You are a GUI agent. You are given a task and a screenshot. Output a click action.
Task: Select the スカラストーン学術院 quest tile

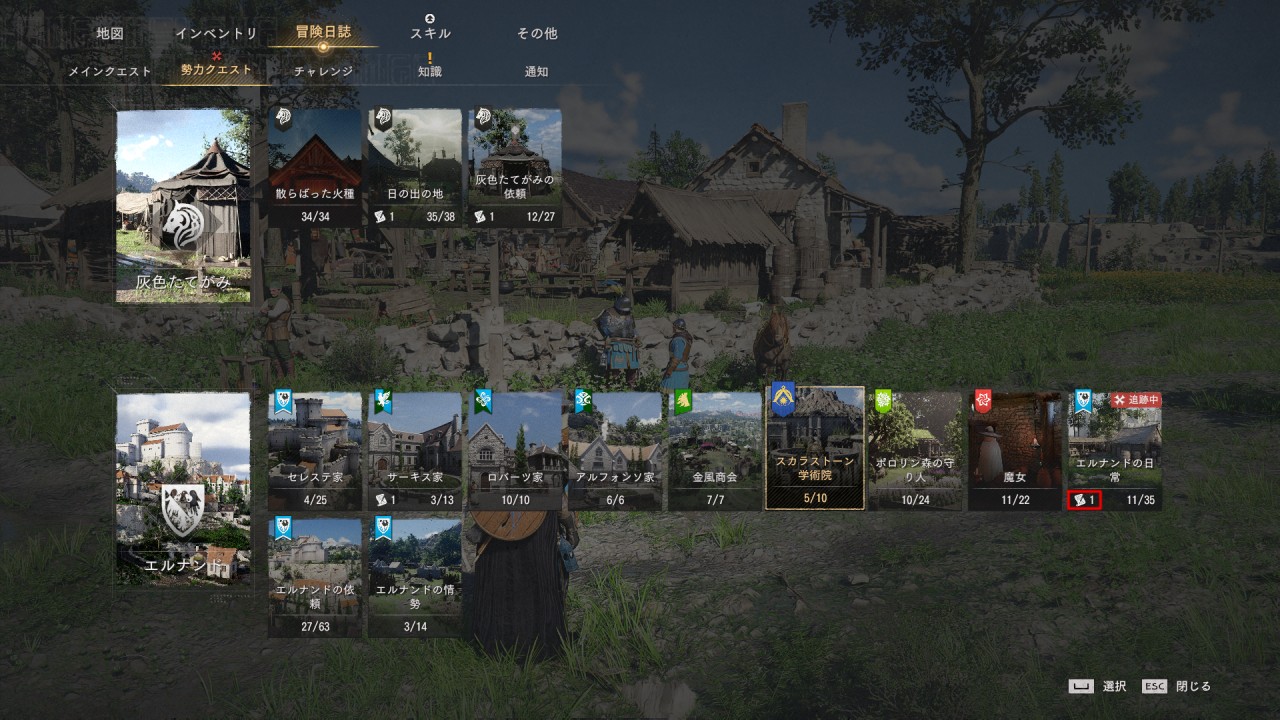pos(815,449)
